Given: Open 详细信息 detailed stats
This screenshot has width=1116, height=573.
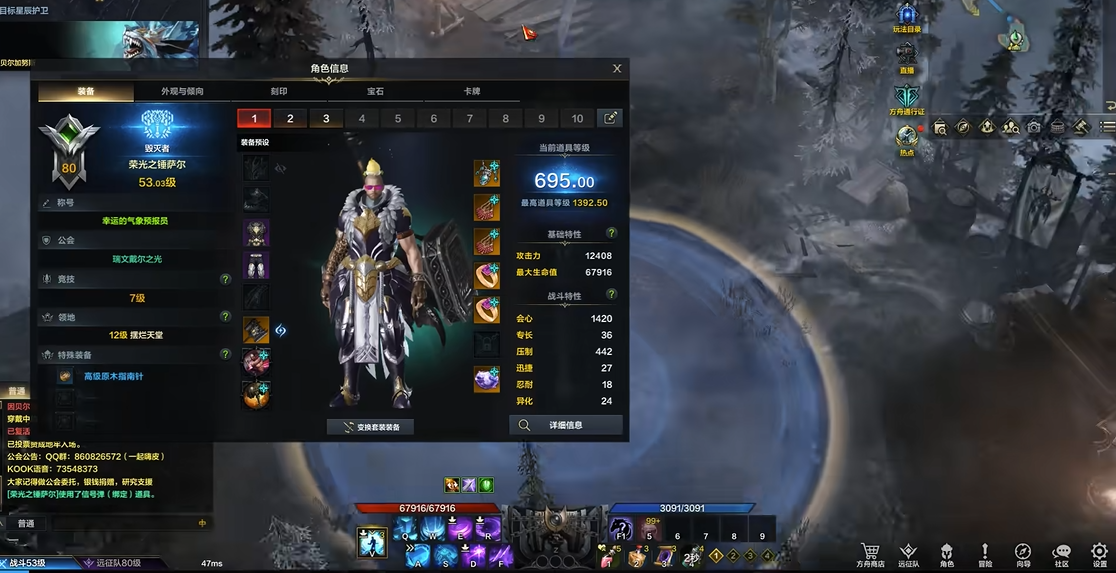Looking at the screenshot, I should (x=566, y=425).
